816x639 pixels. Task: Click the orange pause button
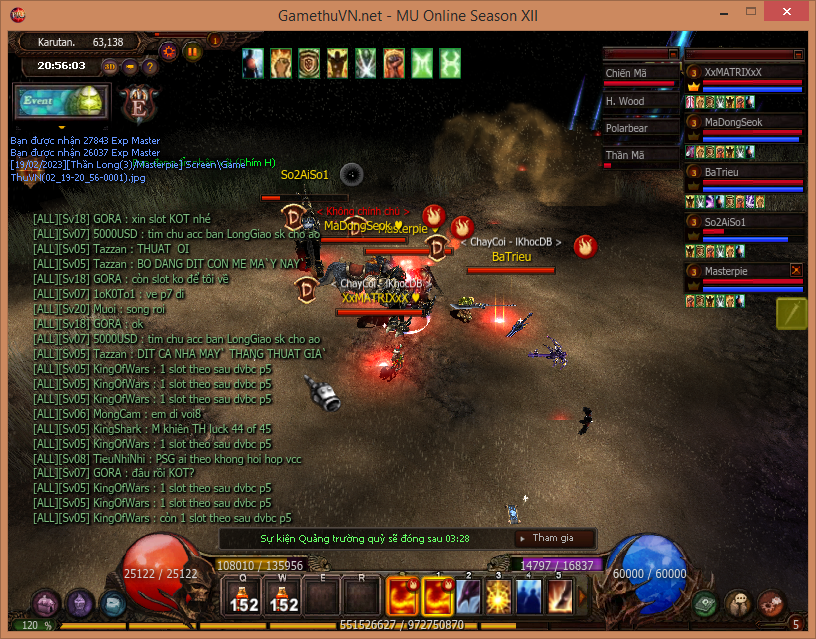tap(192, 52)
